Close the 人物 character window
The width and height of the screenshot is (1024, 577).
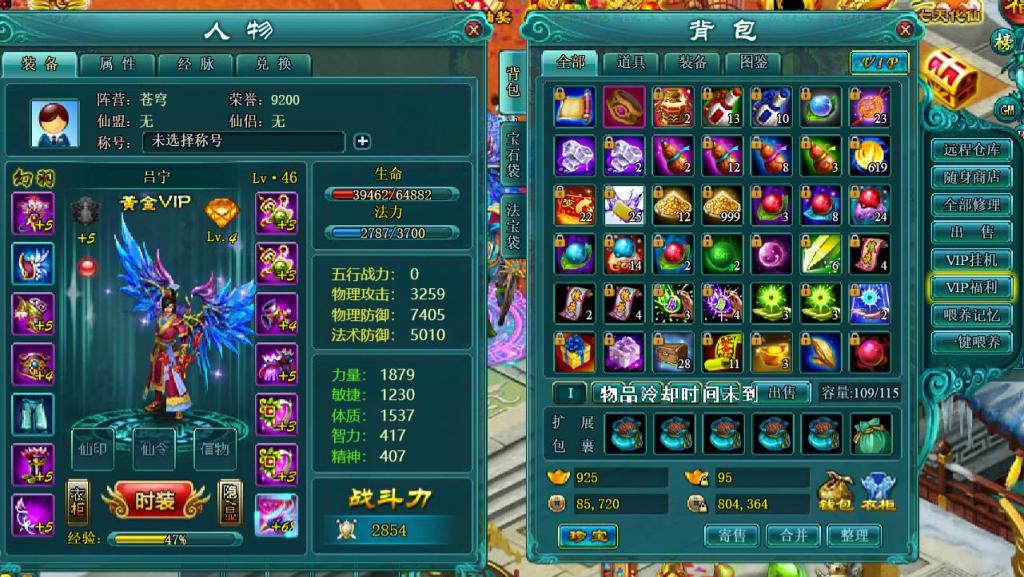(x=474, y=30)
